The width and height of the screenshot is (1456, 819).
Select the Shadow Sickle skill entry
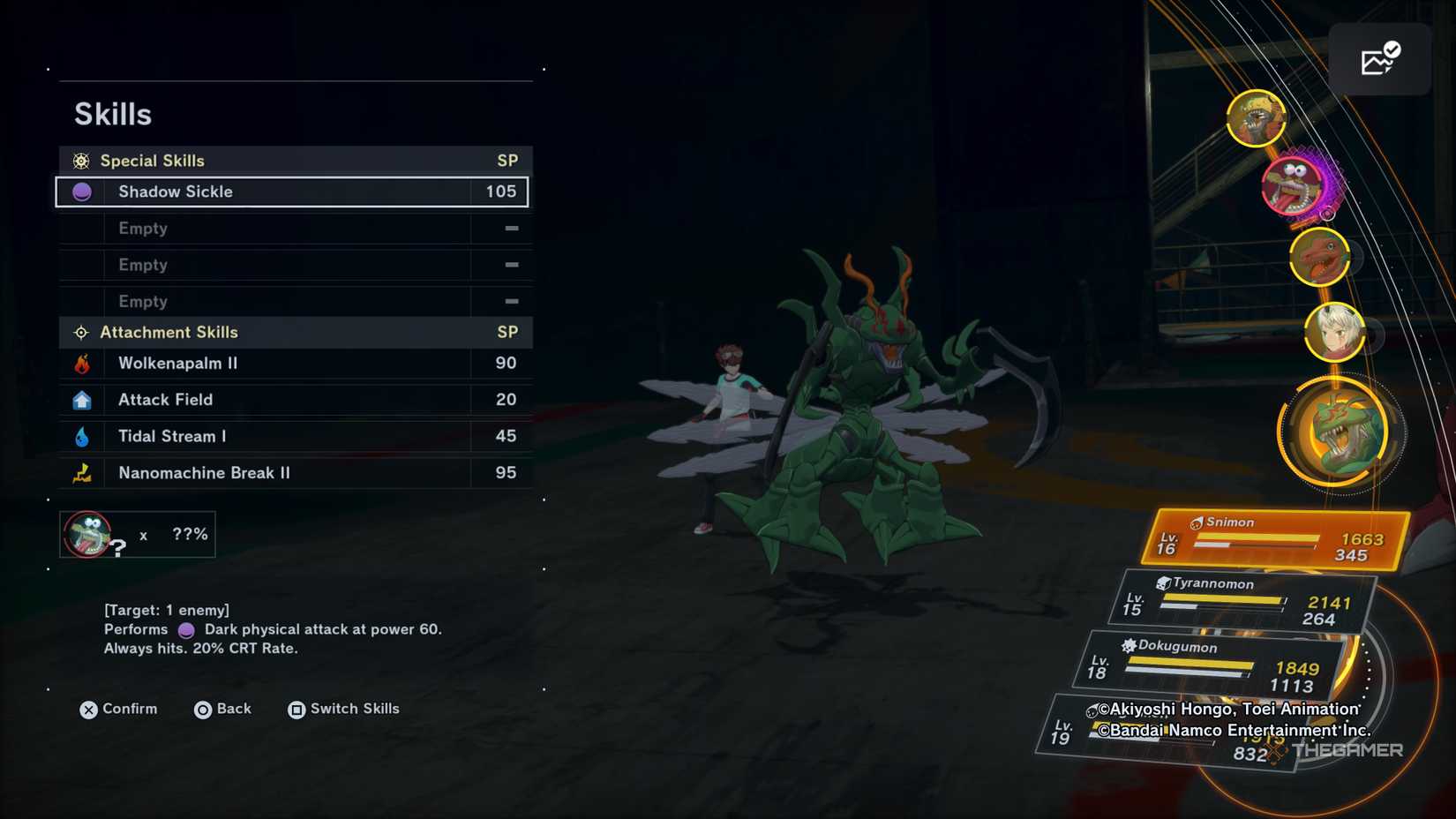(291, 192)
